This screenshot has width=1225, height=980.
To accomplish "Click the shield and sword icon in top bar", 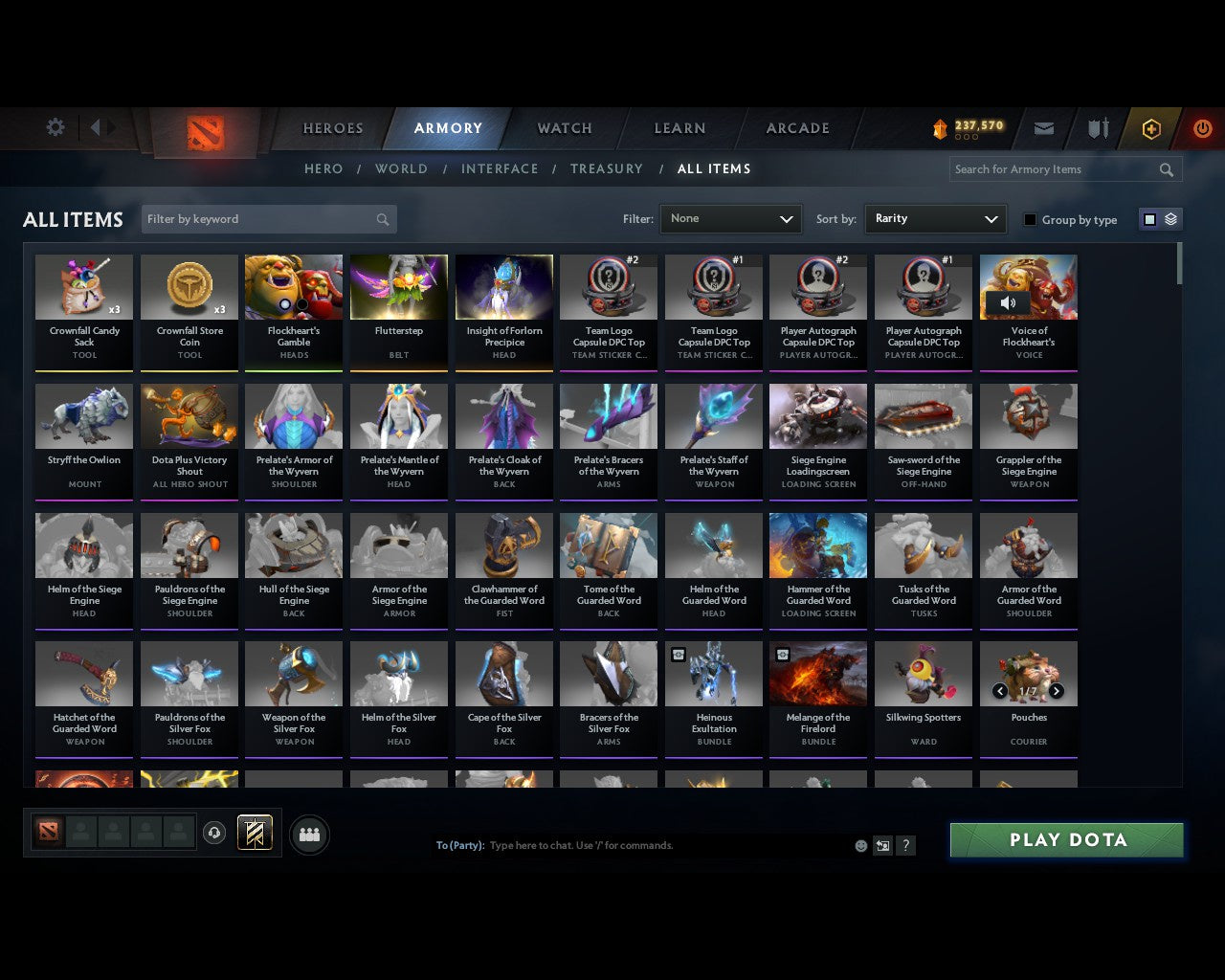I will 1097,127.
